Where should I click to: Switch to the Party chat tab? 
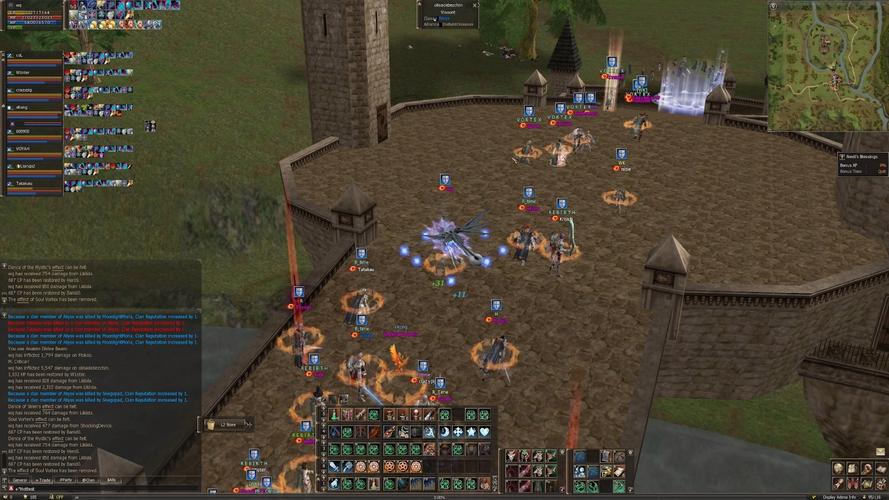tap(66, 480)
